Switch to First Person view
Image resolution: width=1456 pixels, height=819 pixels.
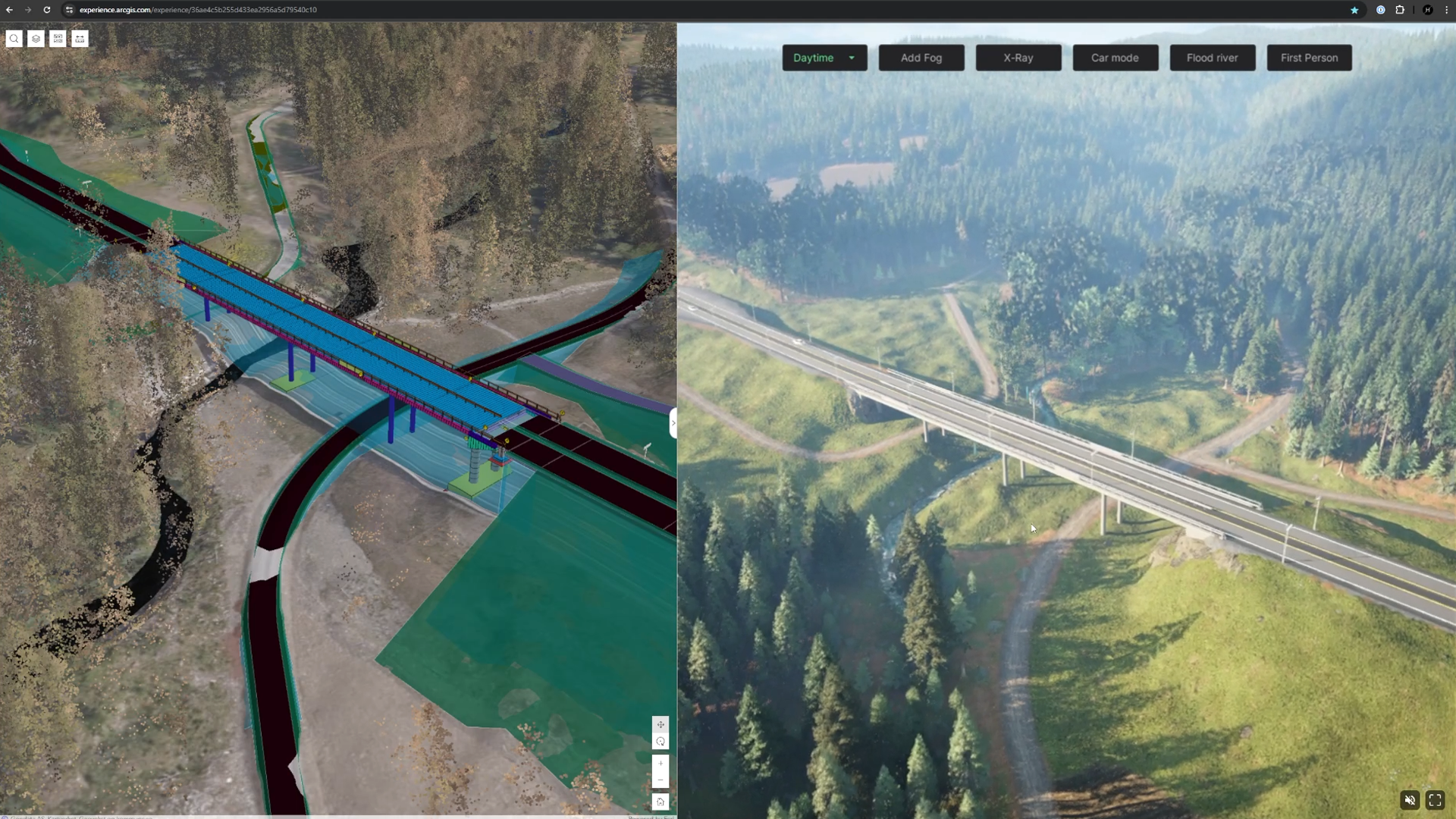1309,58
